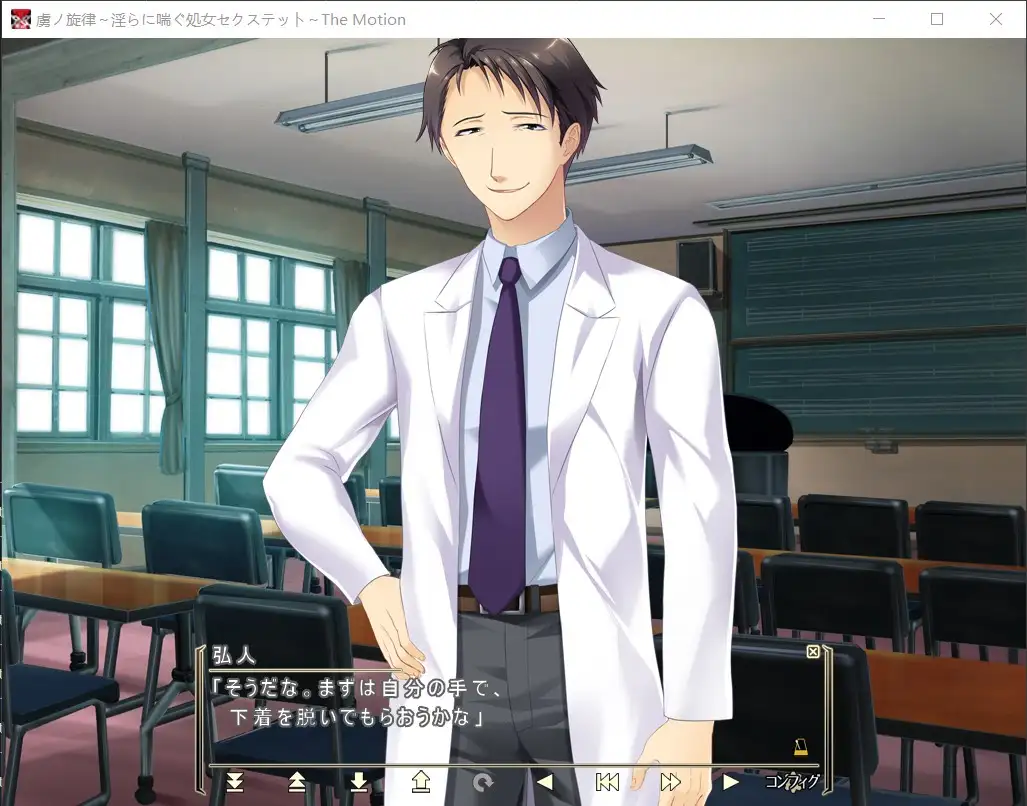1027x806 pixels.
Task: Click the left-pointing triangle back button
Action: tap(545, 781)
